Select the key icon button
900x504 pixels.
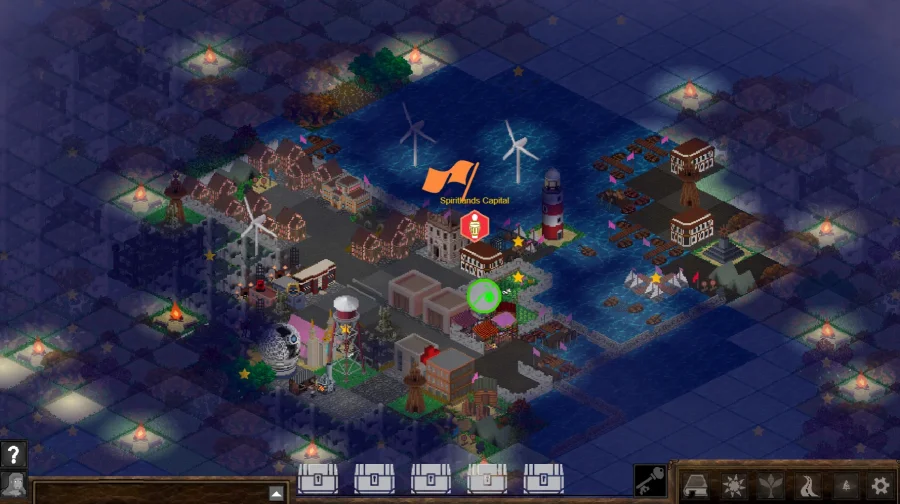(650, 481)
